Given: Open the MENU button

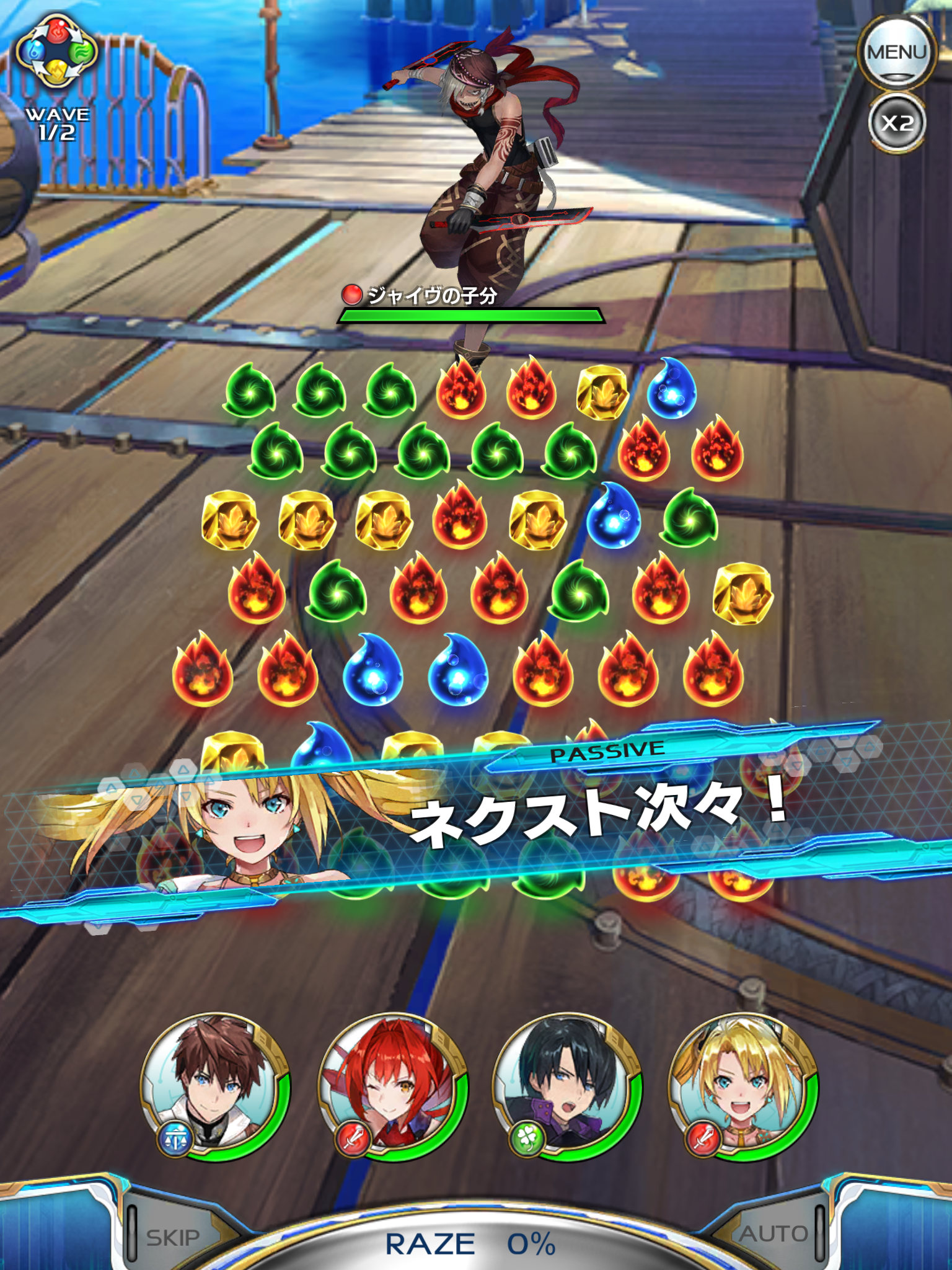Looking at the screenshot, I should click(x=896, y=53).
